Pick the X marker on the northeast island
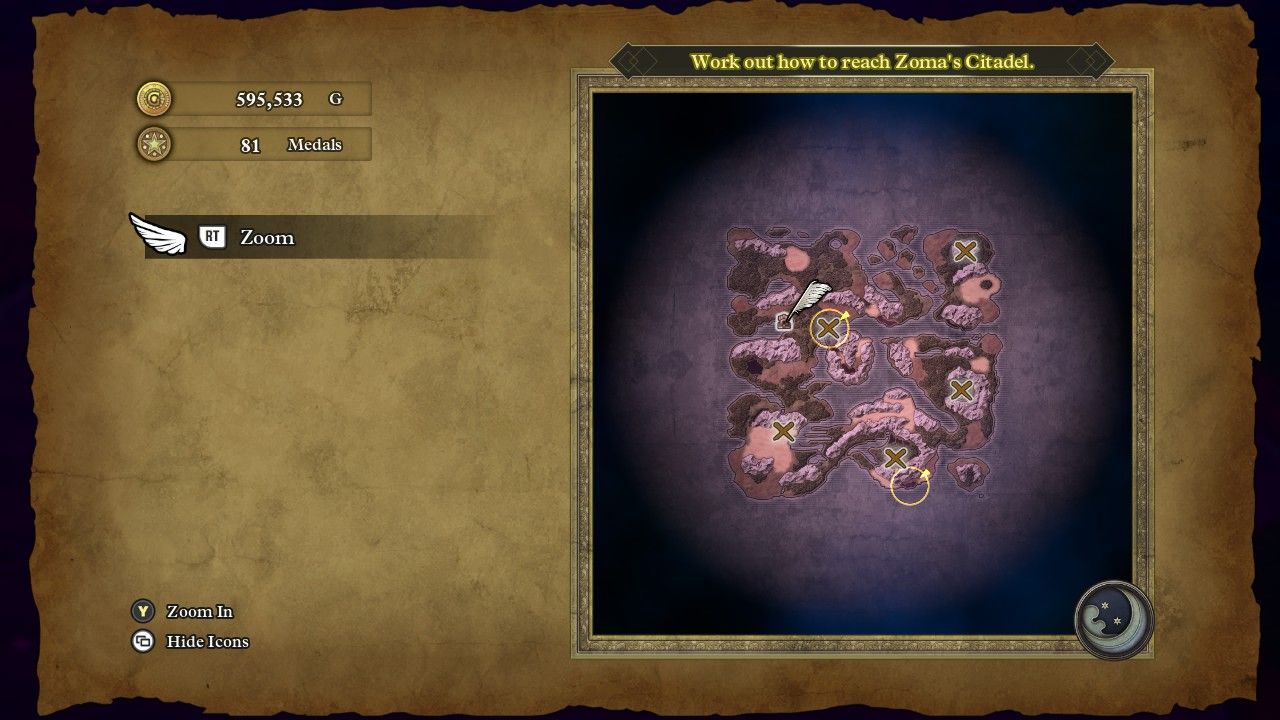Viewport: 1280px width, 720px height. [964, 252]
